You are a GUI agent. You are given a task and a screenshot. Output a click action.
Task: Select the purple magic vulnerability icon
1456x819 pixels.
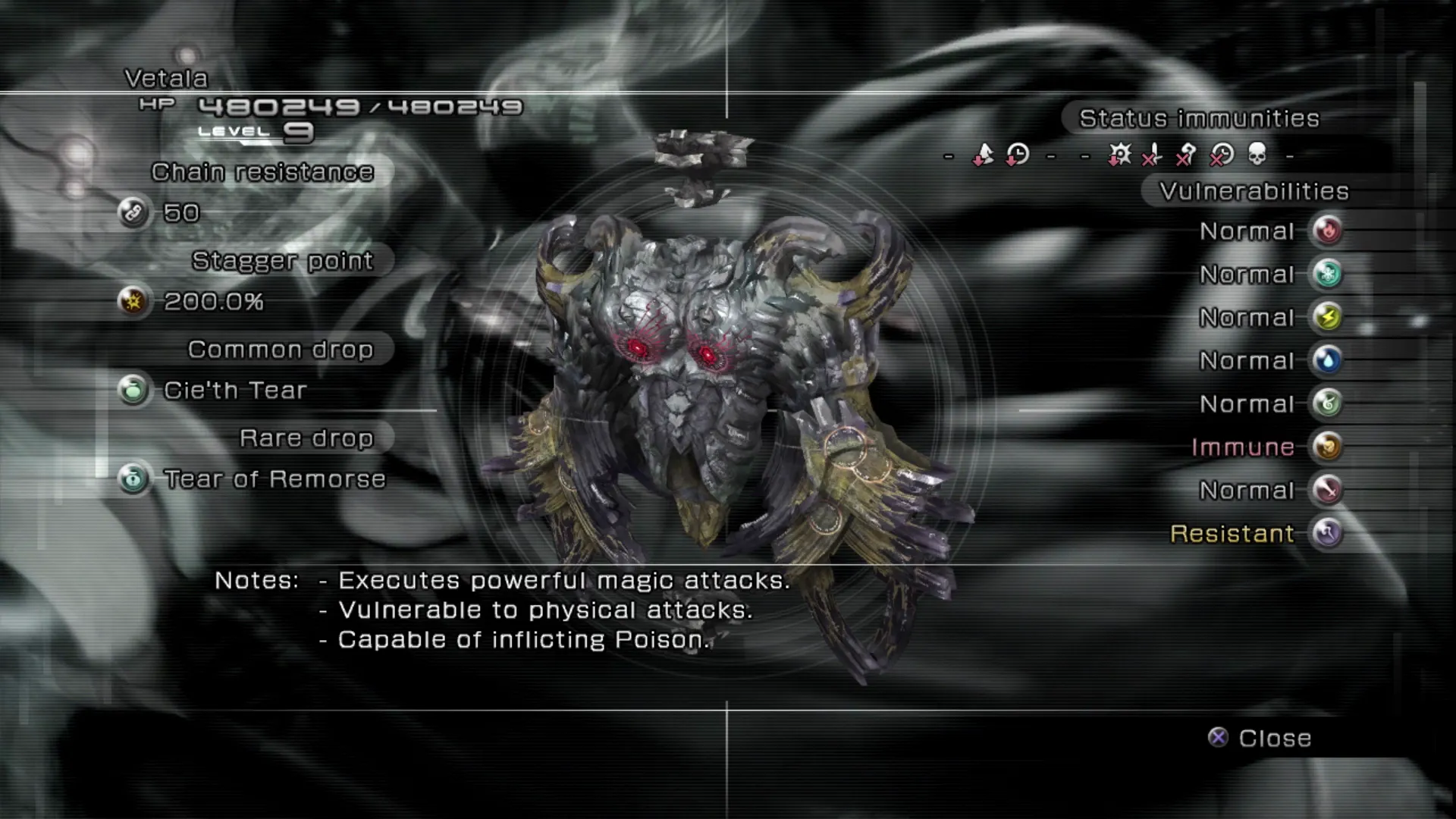pyautogui.click(x=1327, y=533)
